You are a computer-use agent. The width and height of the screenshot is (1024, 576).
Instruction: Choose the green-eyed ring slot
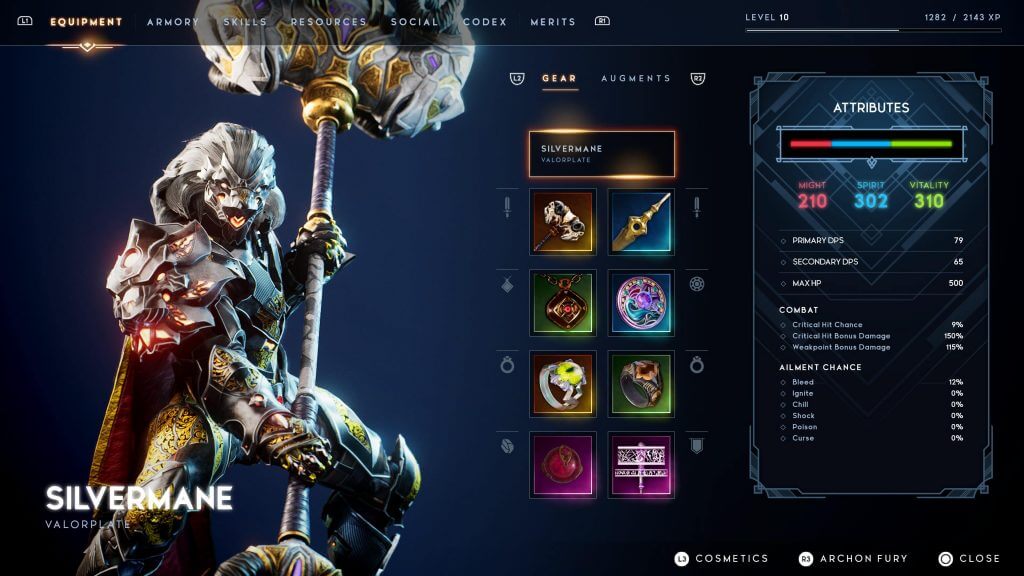pyautogui.click(x=563, y=384)
